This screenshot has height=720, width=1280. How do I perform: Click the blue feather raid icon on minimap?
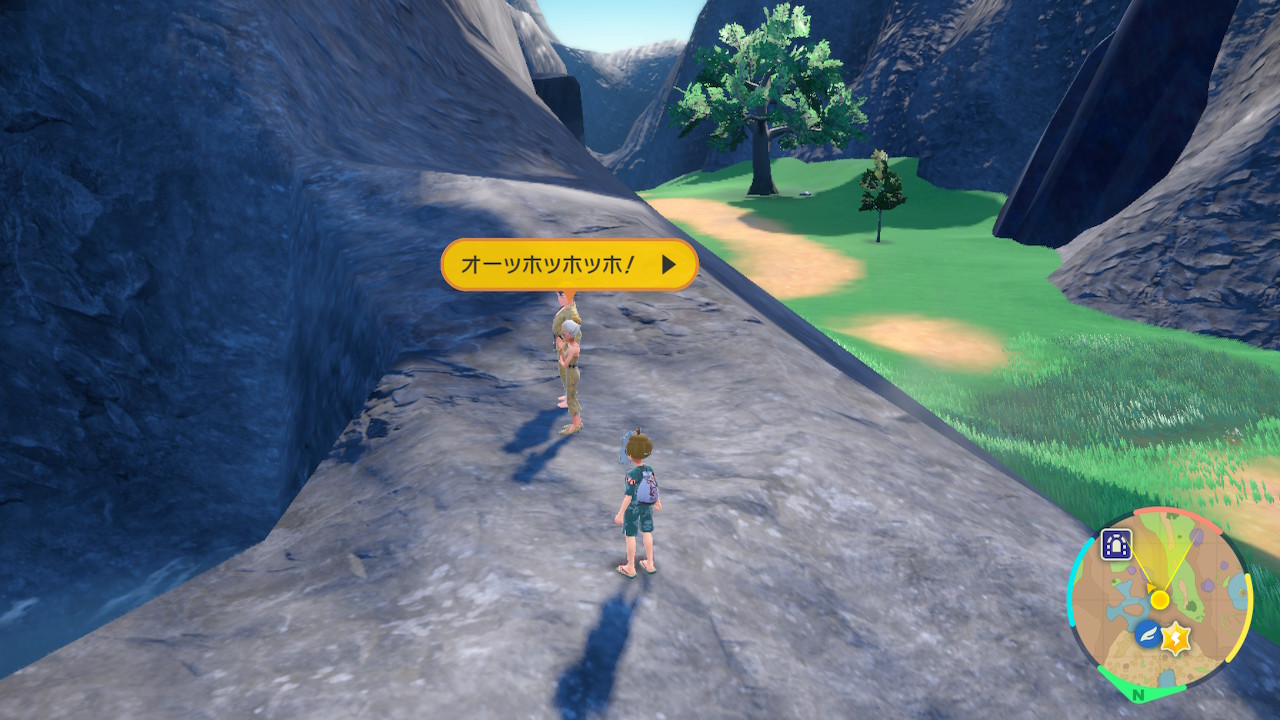[x=1147, y=634]
